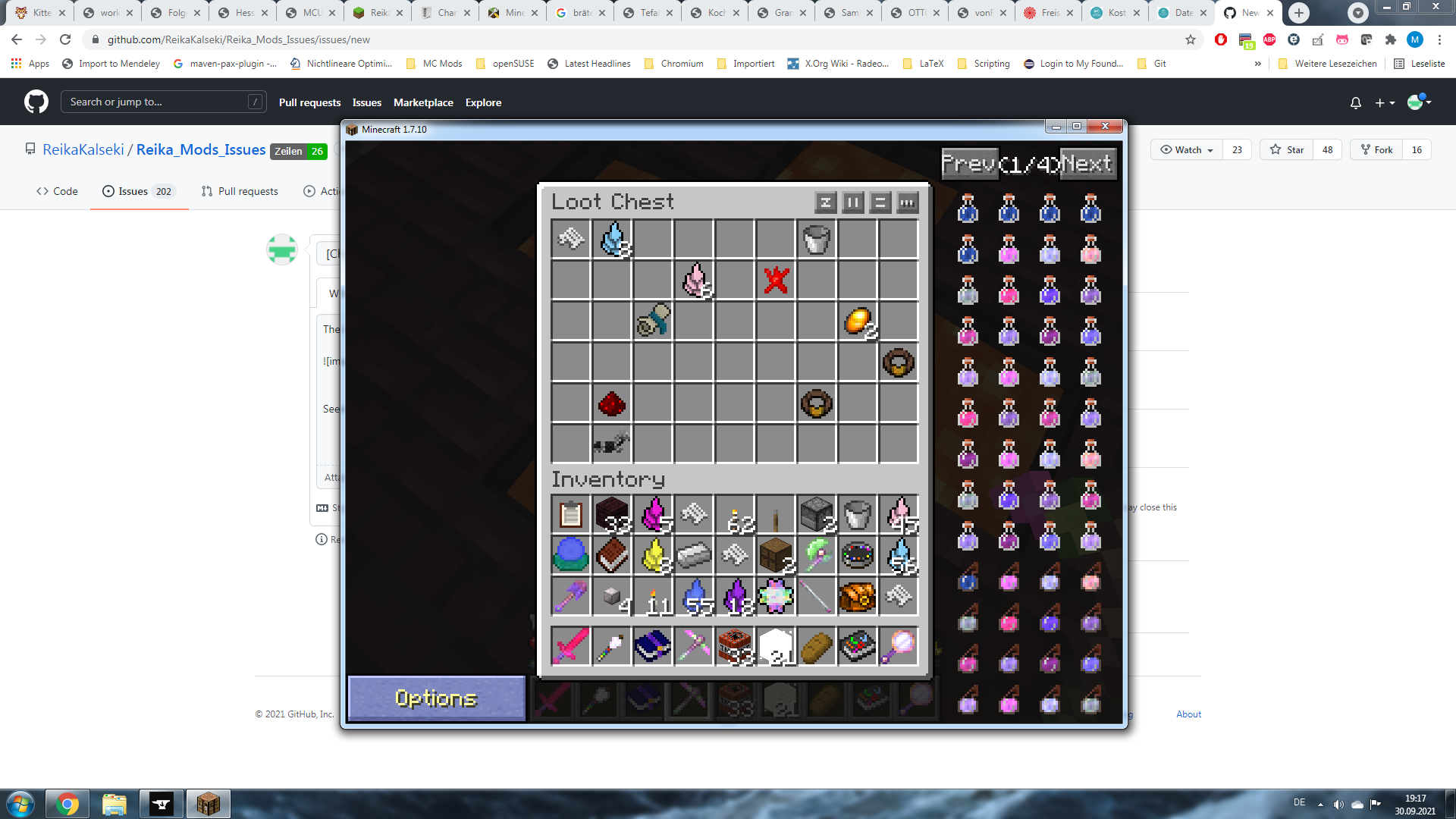The image size is (1456, 819).
Task: Click the Minecraft icon in the Windows taskbar
Action: click(x=209, y=803)
